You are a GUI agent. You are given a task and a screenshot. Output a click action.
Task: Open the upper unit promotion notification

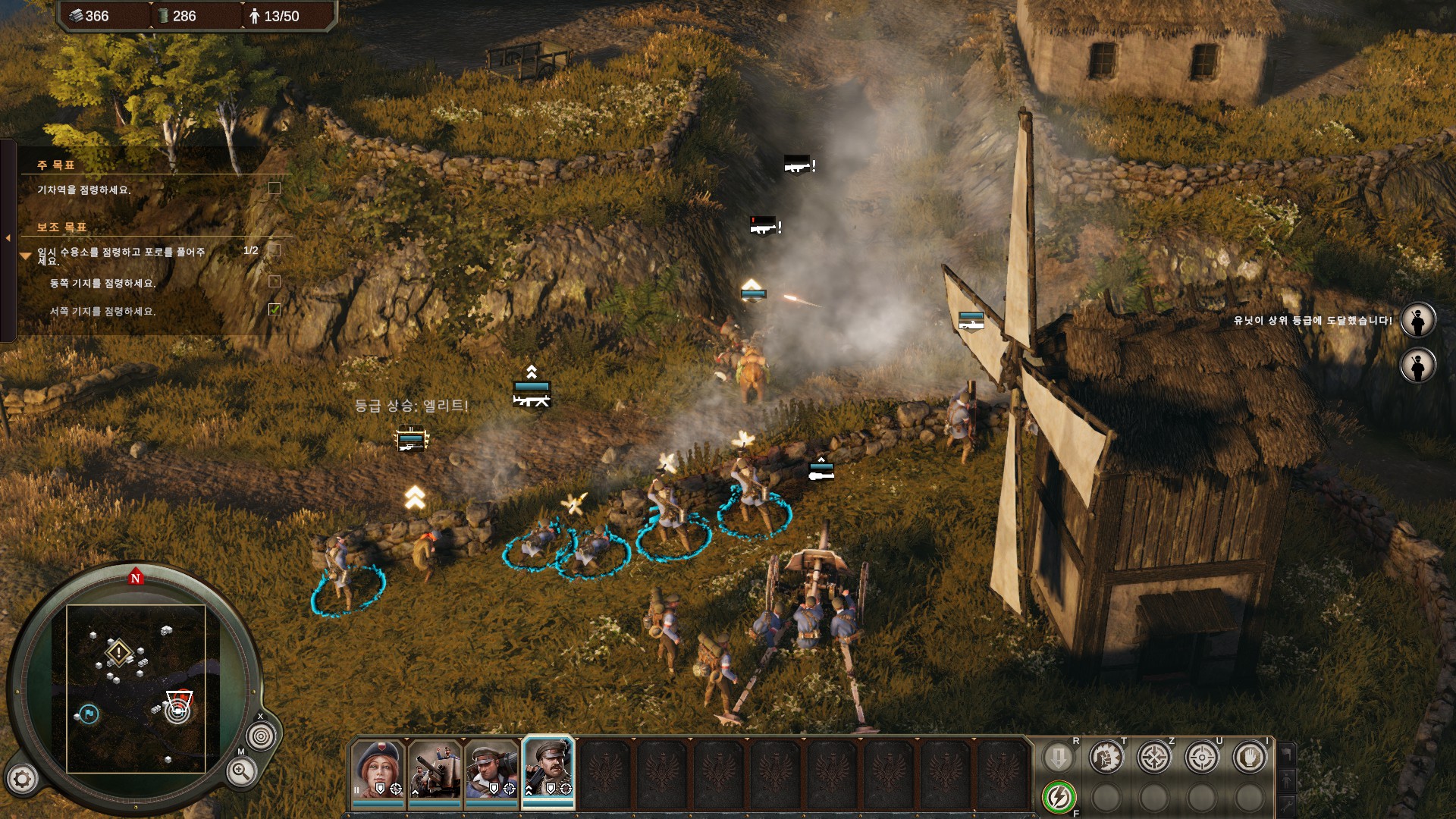coord(1417,320)
